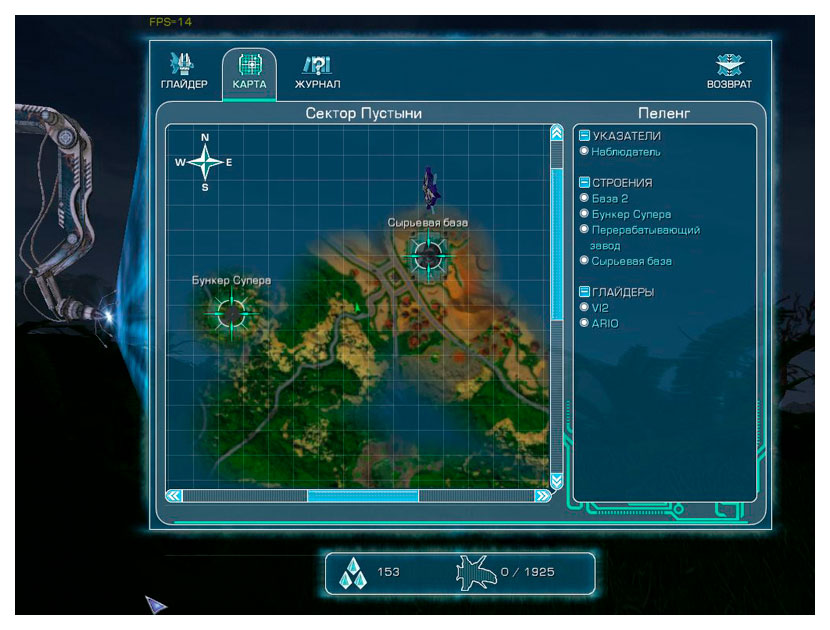The width and height of the screenshot is (830, 630).
Task: Click the Сырьевая база map marker
Action: pyautogui.click(x=428, y=254)
